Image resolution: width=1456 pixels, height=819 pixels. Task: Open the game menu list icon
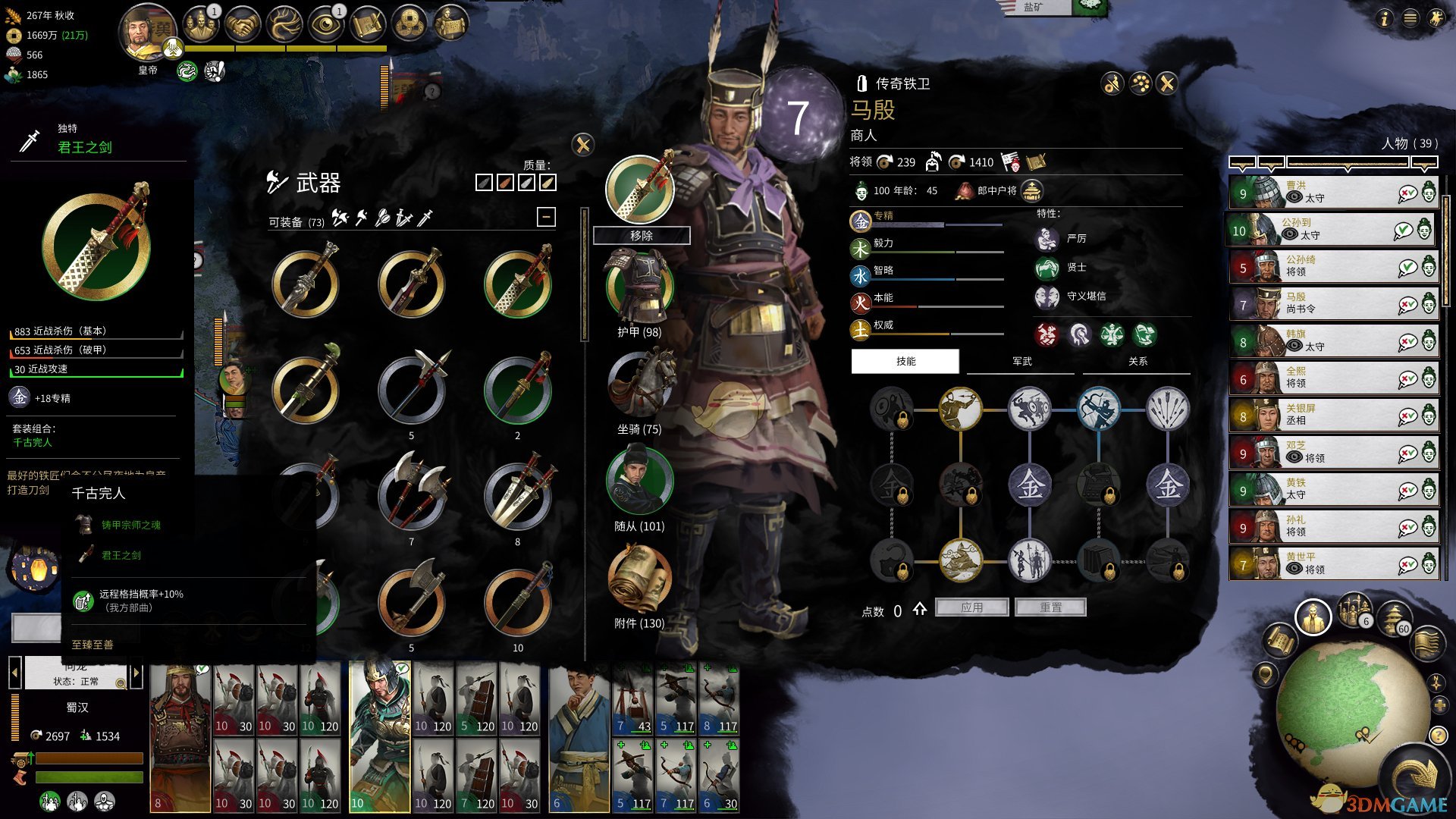[1410, 18]
